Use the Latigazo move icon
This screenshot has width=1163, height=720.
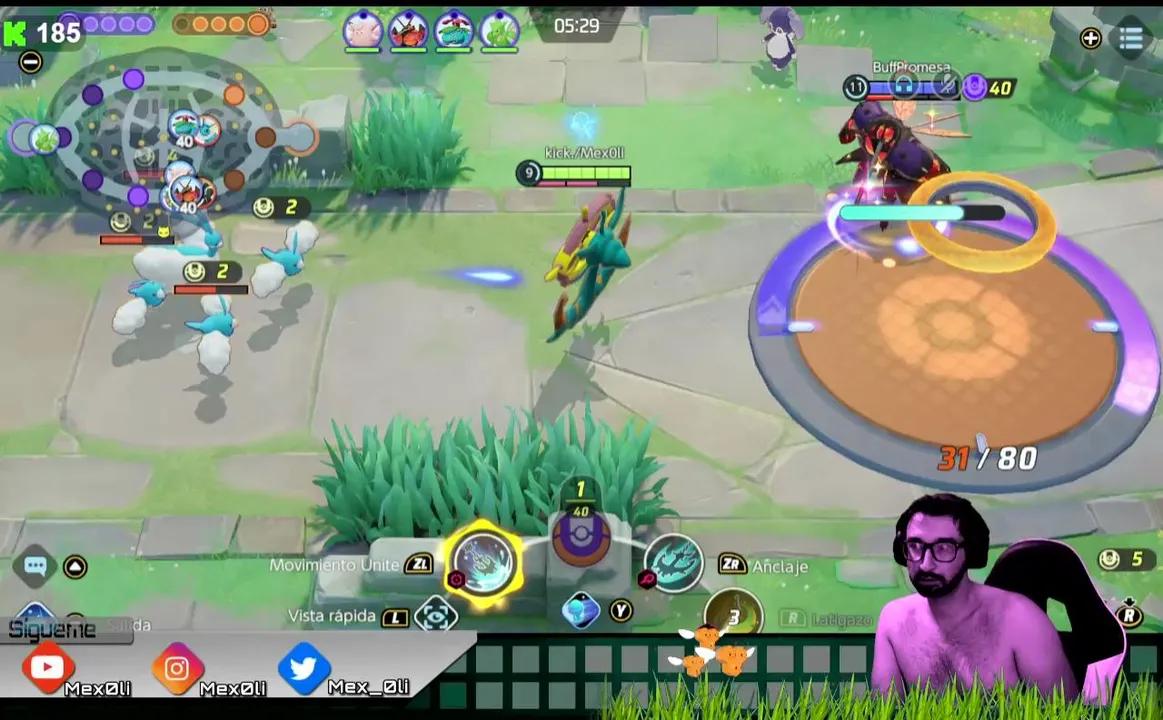click(x=733, y=616)
